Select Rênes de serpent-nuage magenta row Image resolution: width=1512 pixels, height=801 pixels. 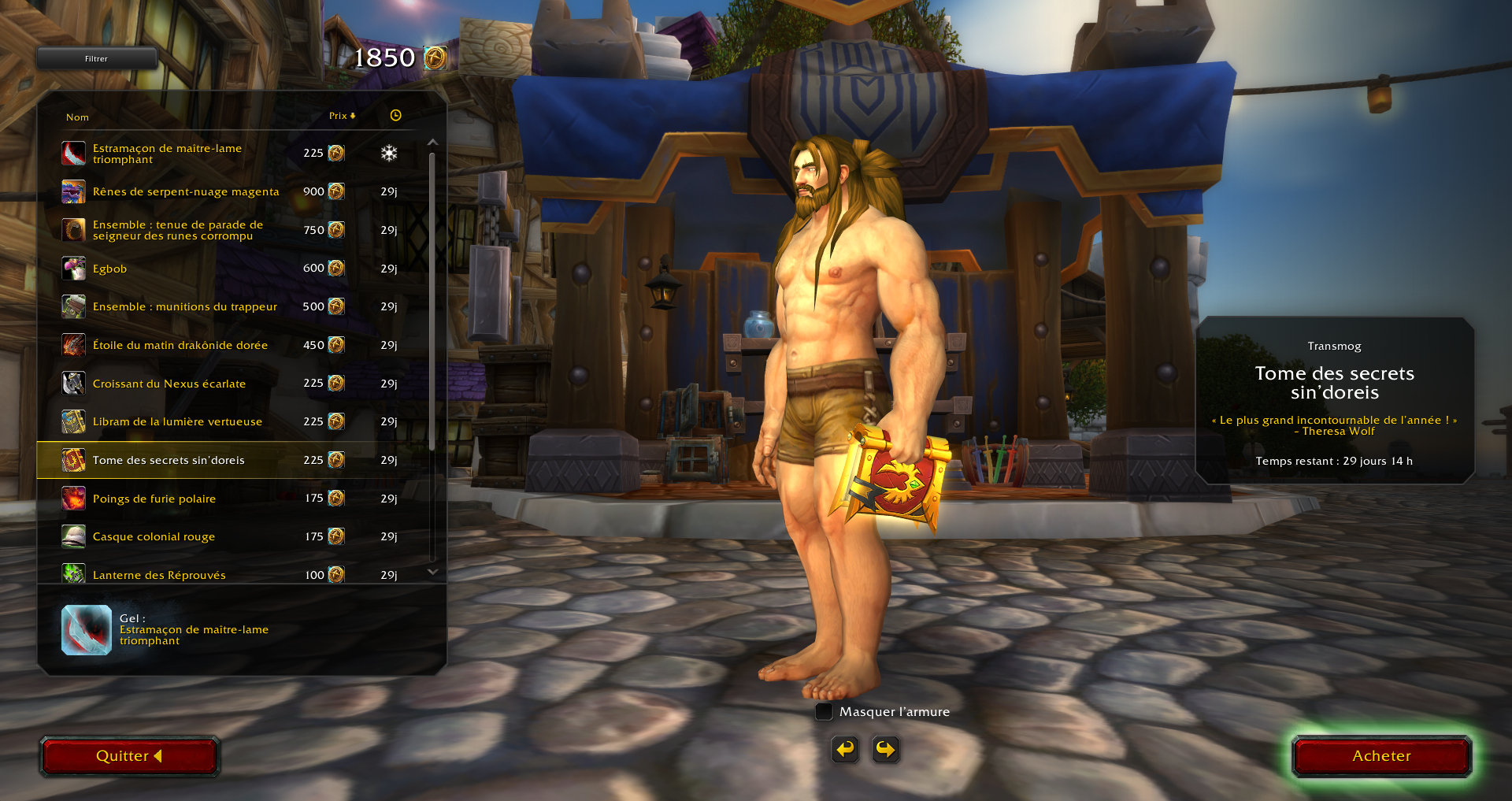coord(186,191)
